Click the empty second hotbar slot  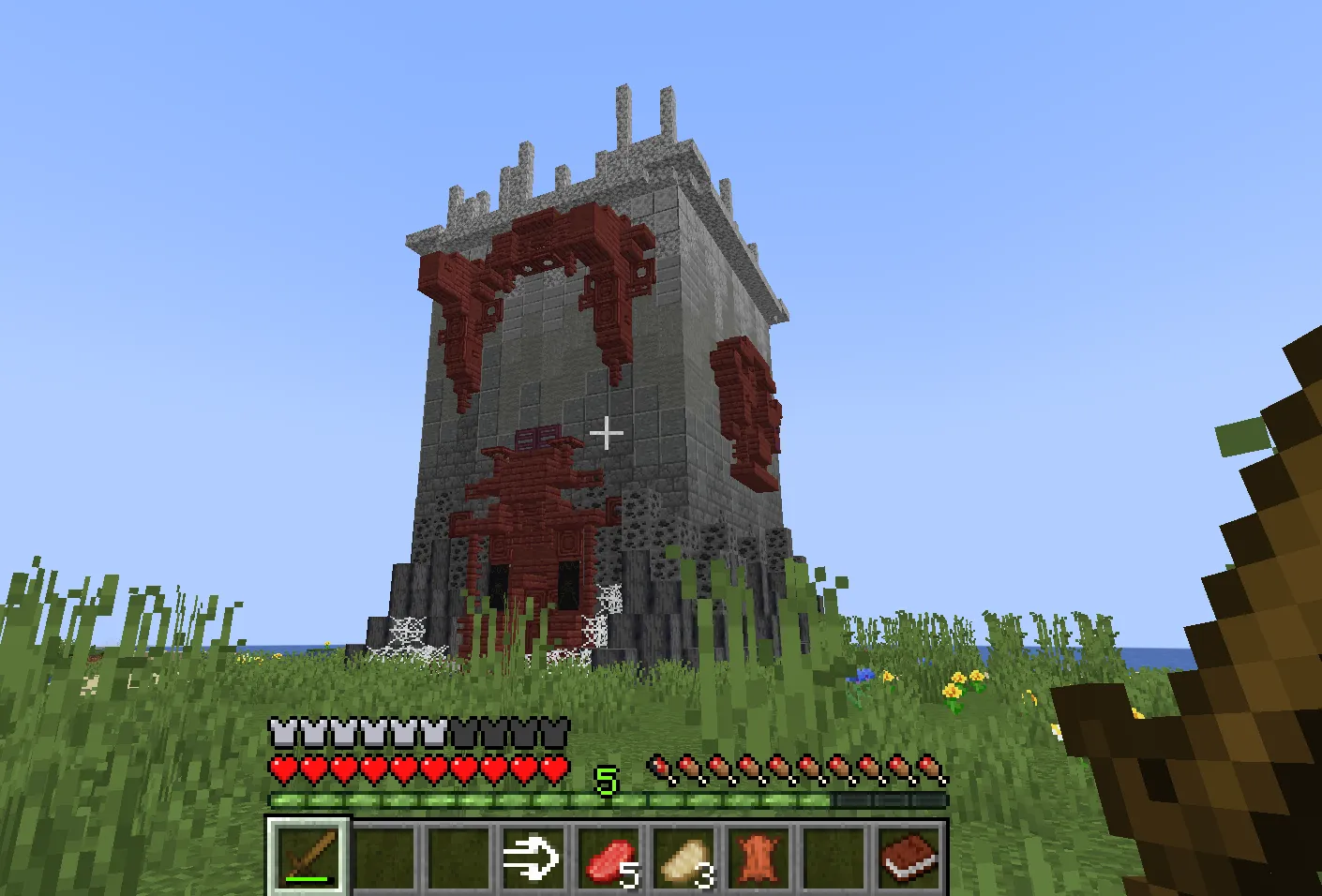(x=386, y=858)
